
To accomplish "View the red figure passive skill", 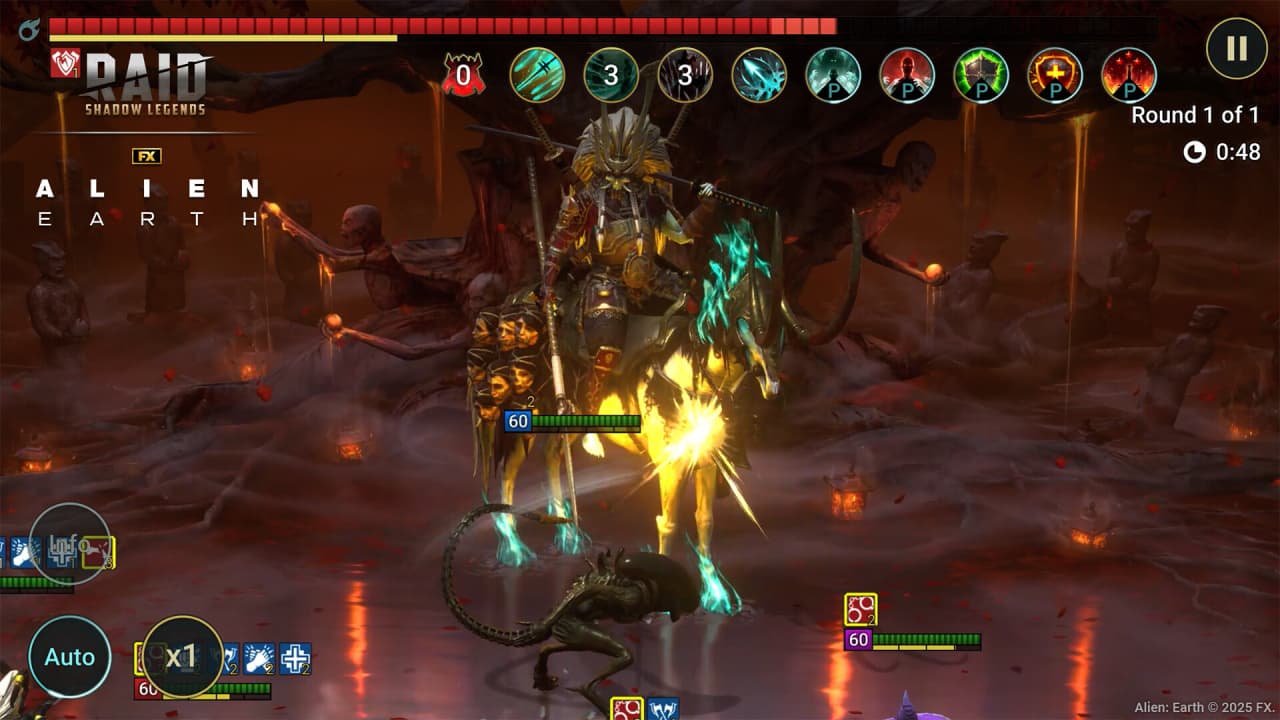I will click(907, 75).
